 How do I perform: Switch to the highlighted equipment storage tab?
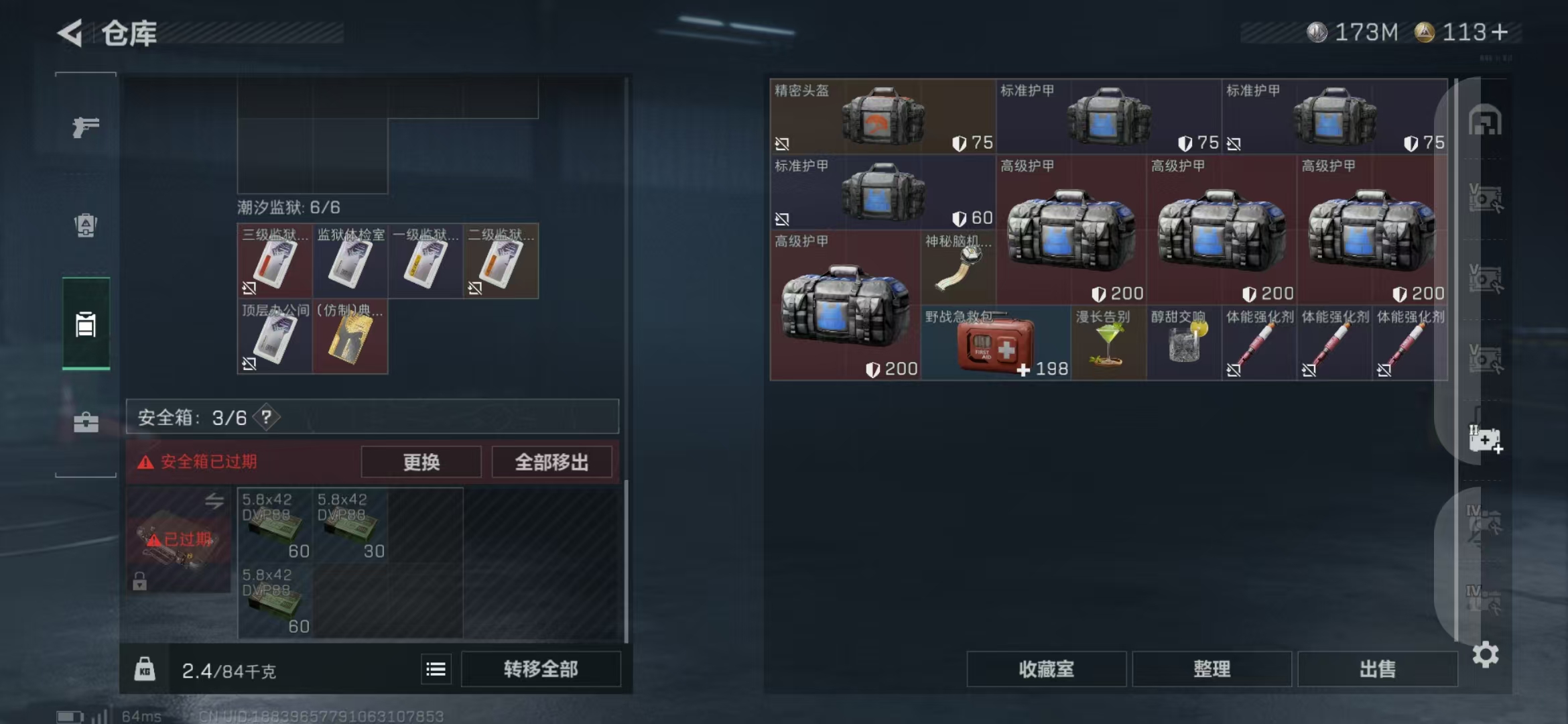click(84, 324)
